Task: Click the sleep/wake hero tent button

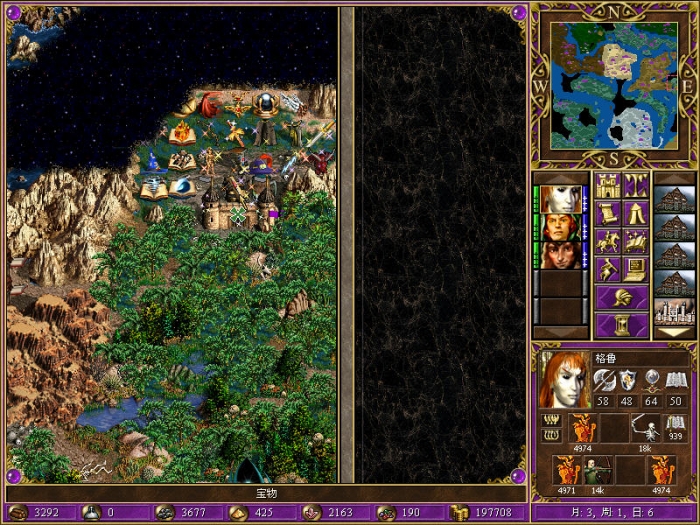Action: (x=636, y=213)
